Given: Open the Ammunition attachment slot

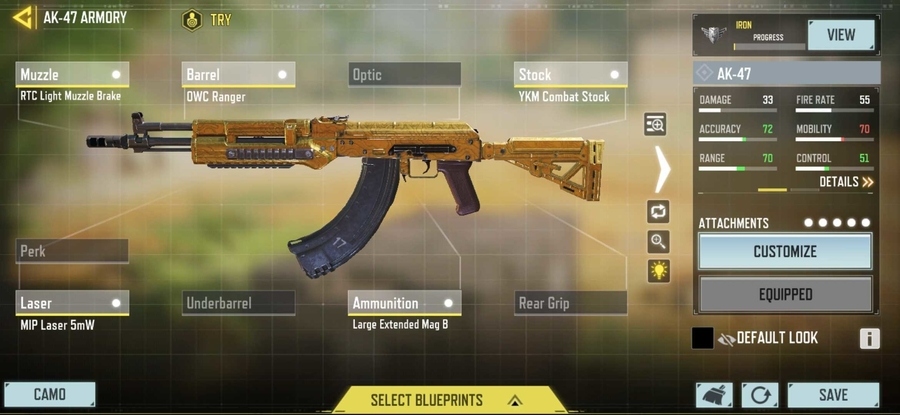Looking at the screenshot, I should (405, 303).
